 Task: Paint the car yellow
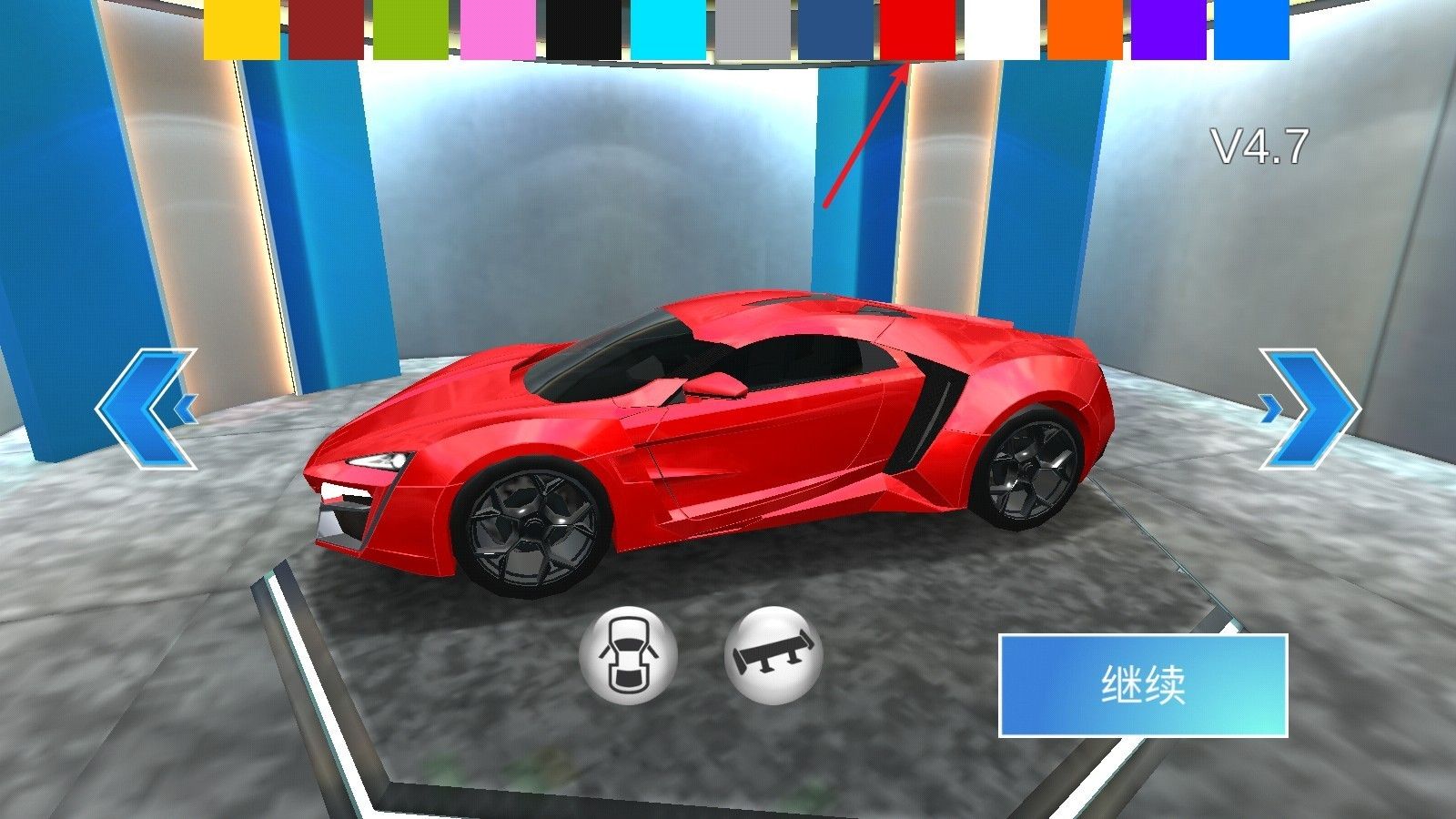point(240,32)
